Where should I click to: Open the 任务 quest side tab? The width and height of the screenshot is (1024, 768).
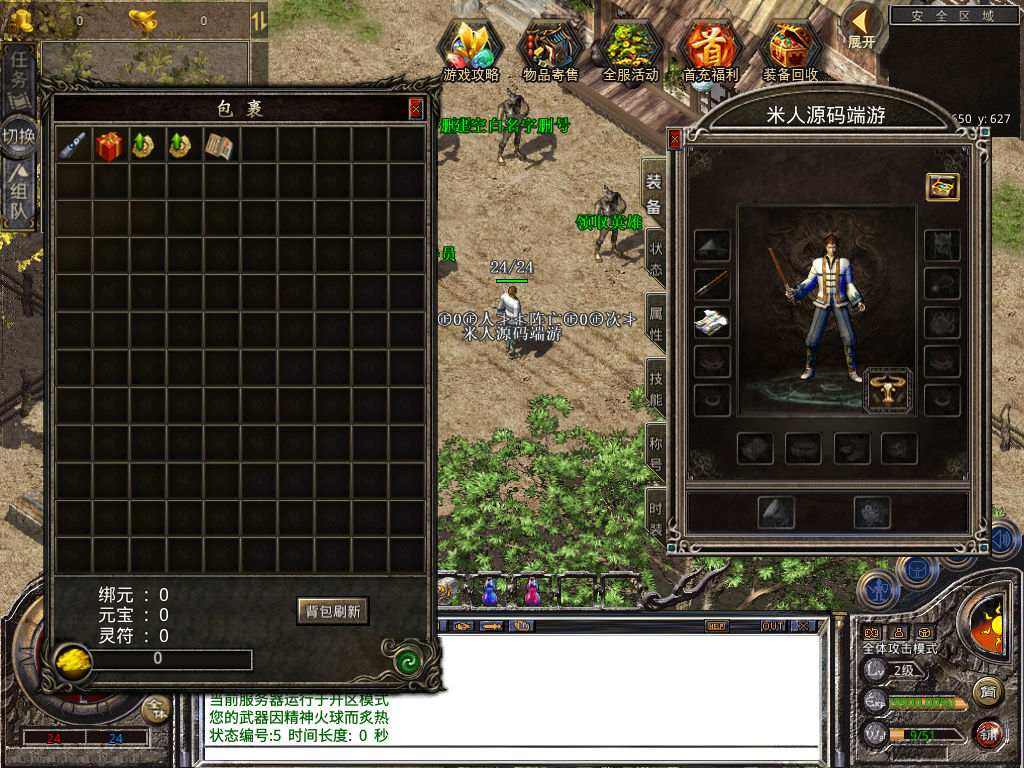pyautogui.click(x=20, y=80)
